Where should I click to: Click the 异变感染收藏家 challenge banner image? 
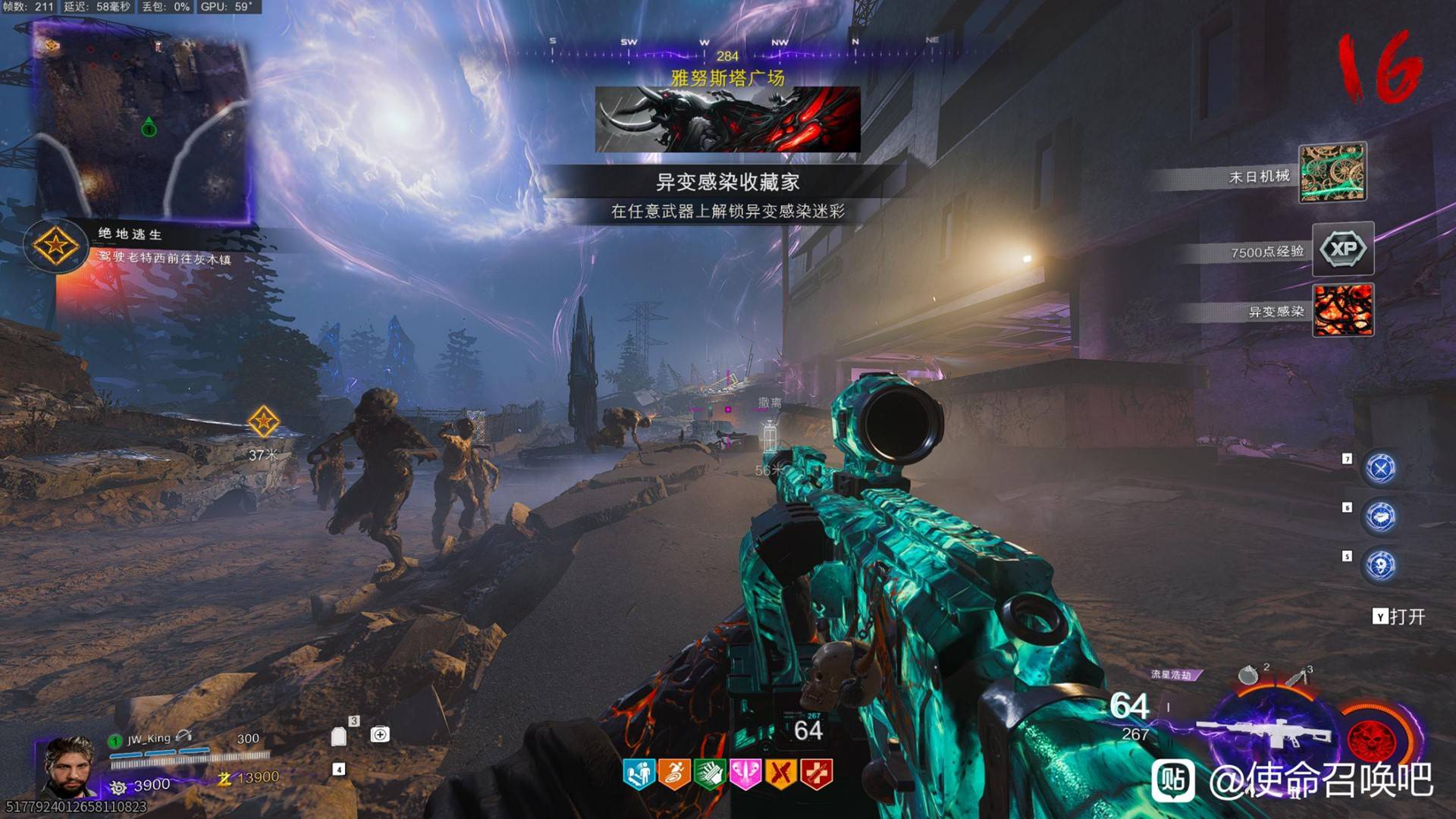coord(727,120)
